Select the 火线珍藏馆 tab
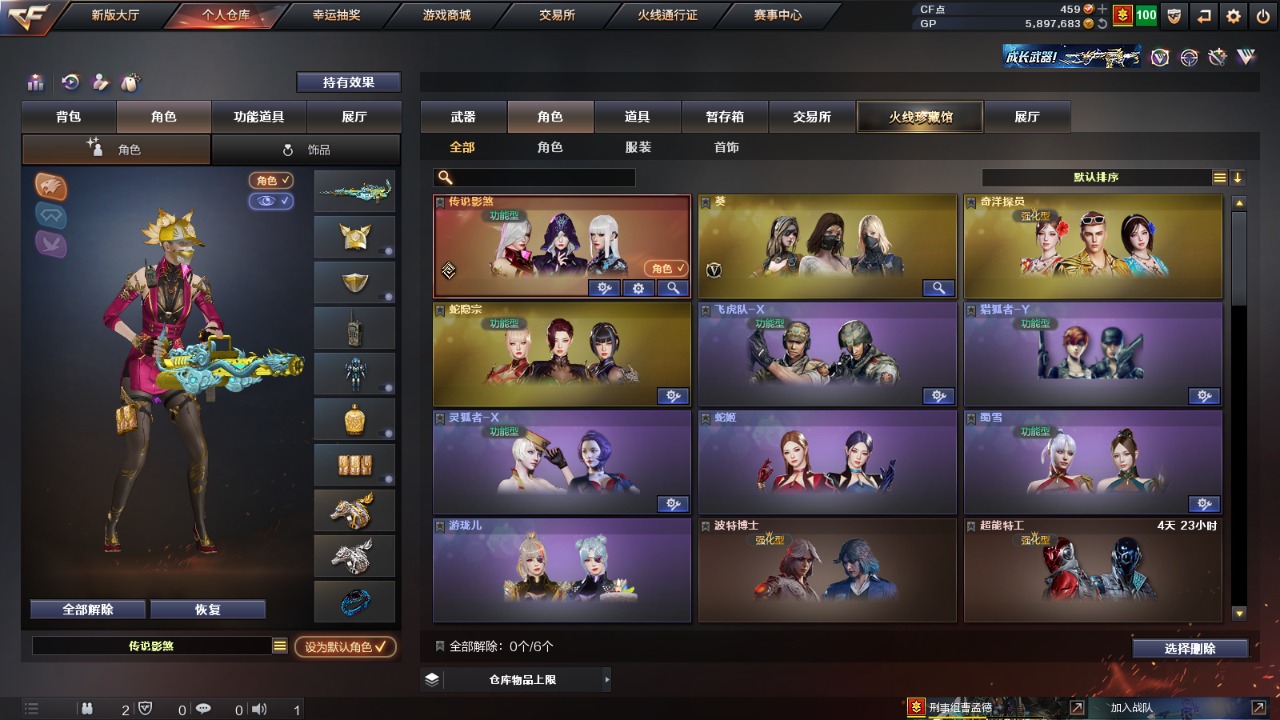The image size is (1280, 720). (x=920, y=117)
